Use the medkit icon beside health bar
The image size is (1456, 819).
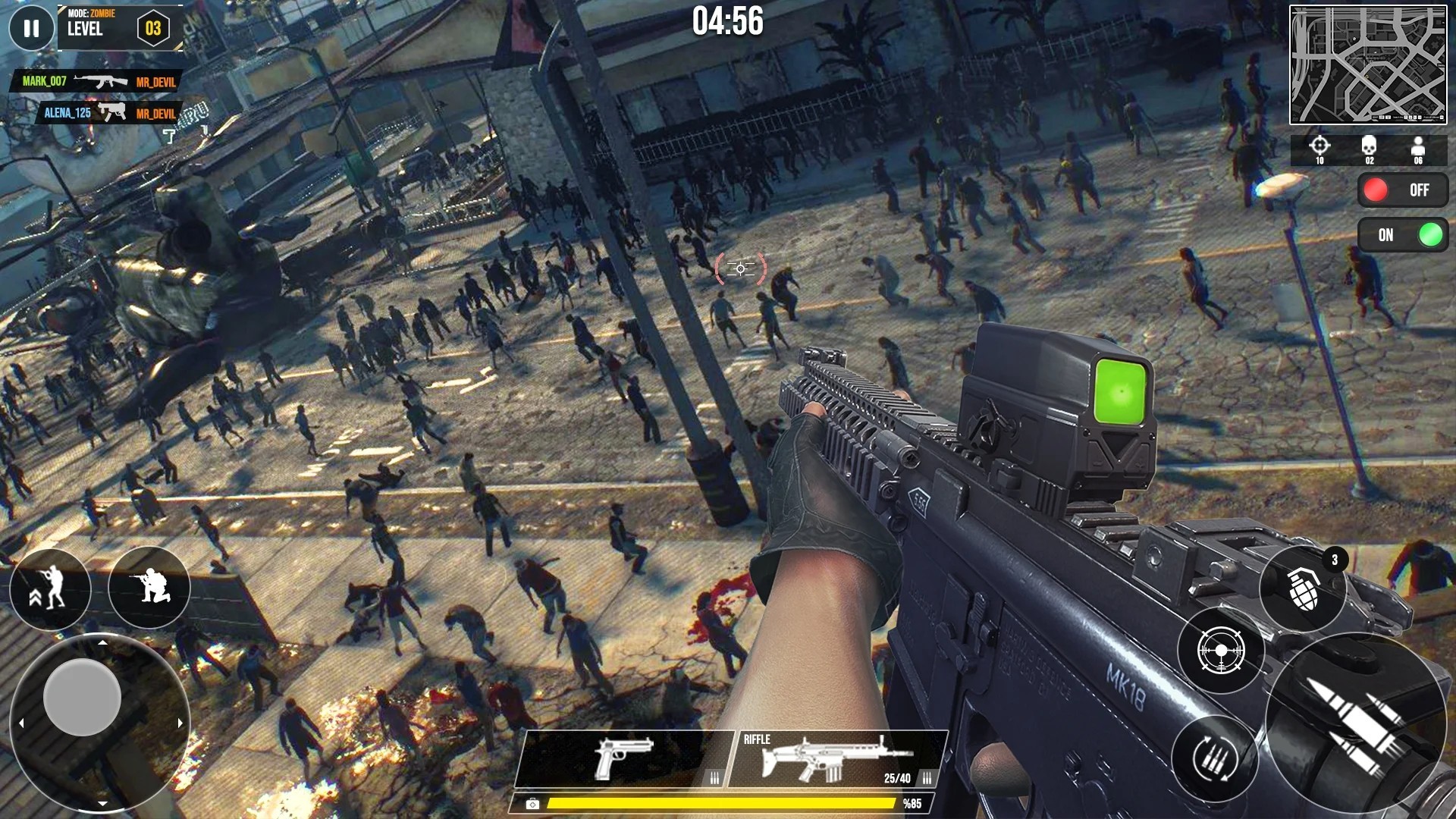532,804
